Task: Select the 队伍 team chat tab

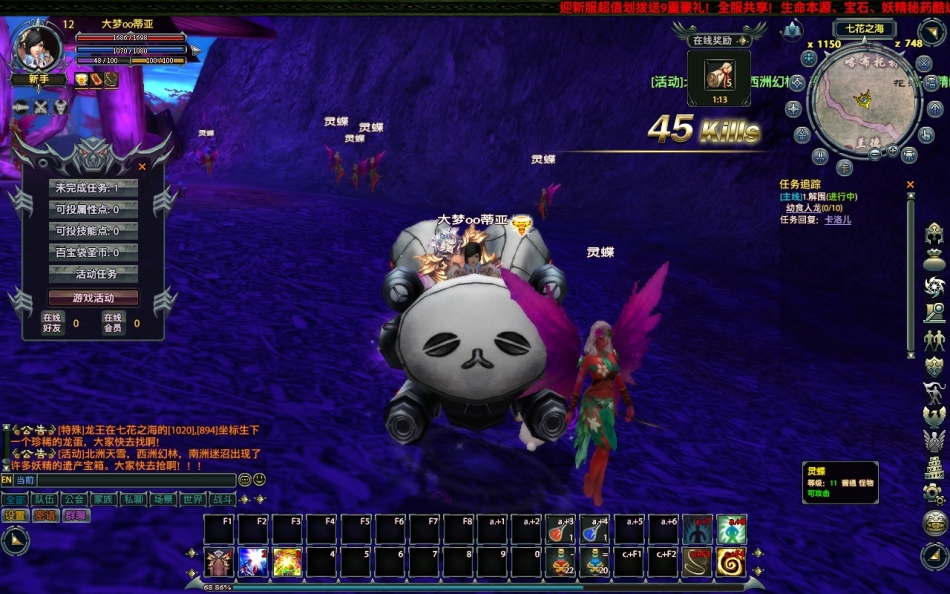Action: [x=43, y=499]
